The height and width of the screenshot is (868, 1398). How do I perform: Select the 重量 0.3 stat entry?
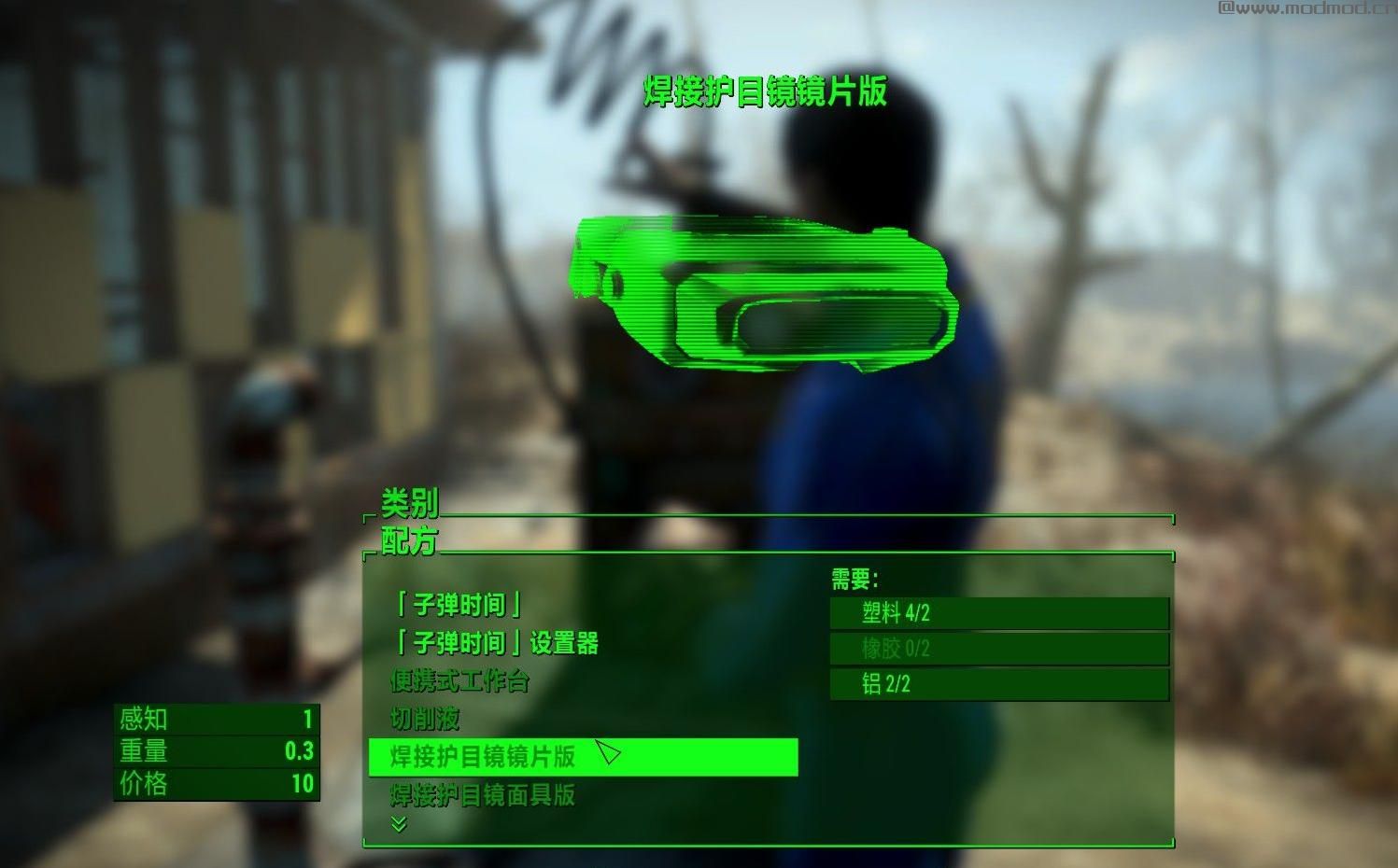coord(215,752)
